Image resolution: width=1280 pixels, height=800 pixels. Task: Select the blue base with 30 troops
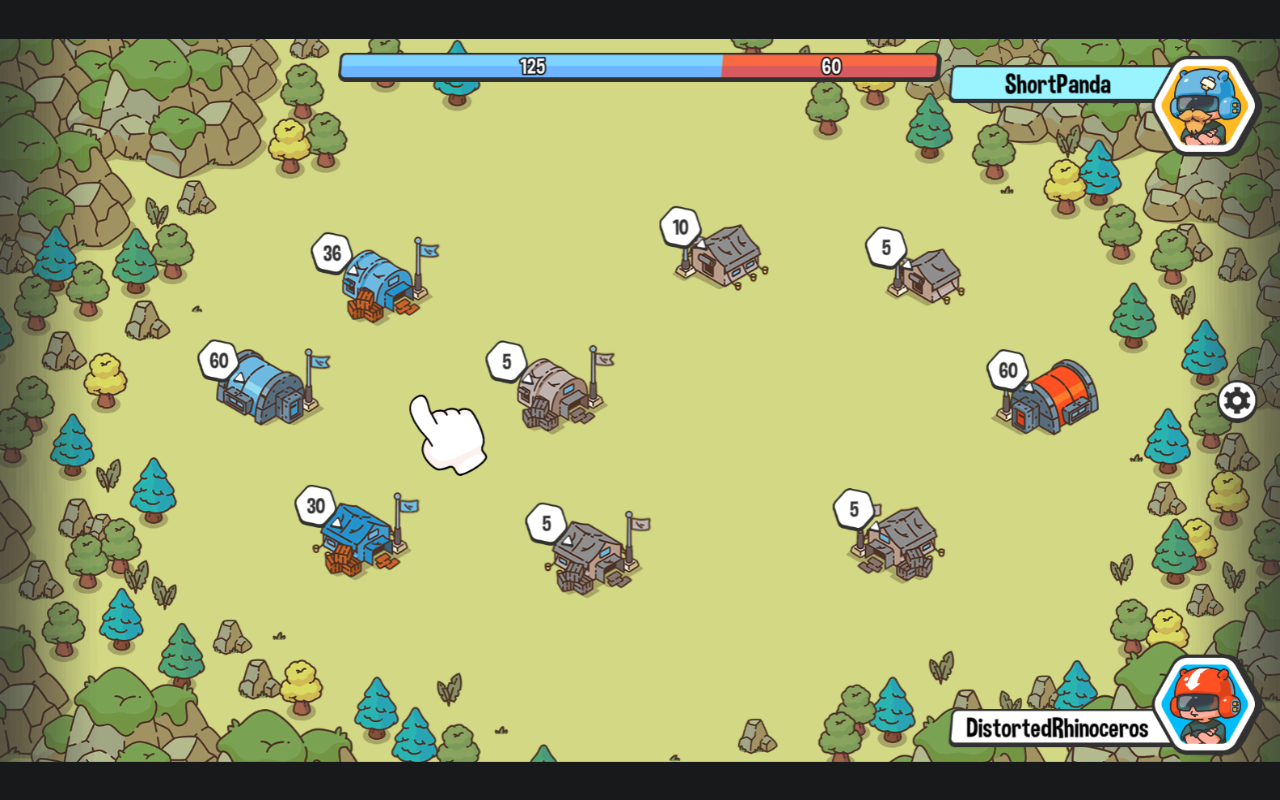click(358, 537)
